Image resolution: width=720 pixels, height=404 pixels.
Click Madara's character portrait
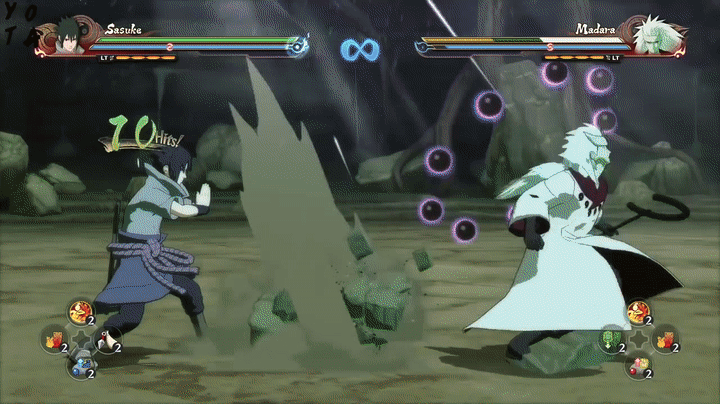pos(648,37)
